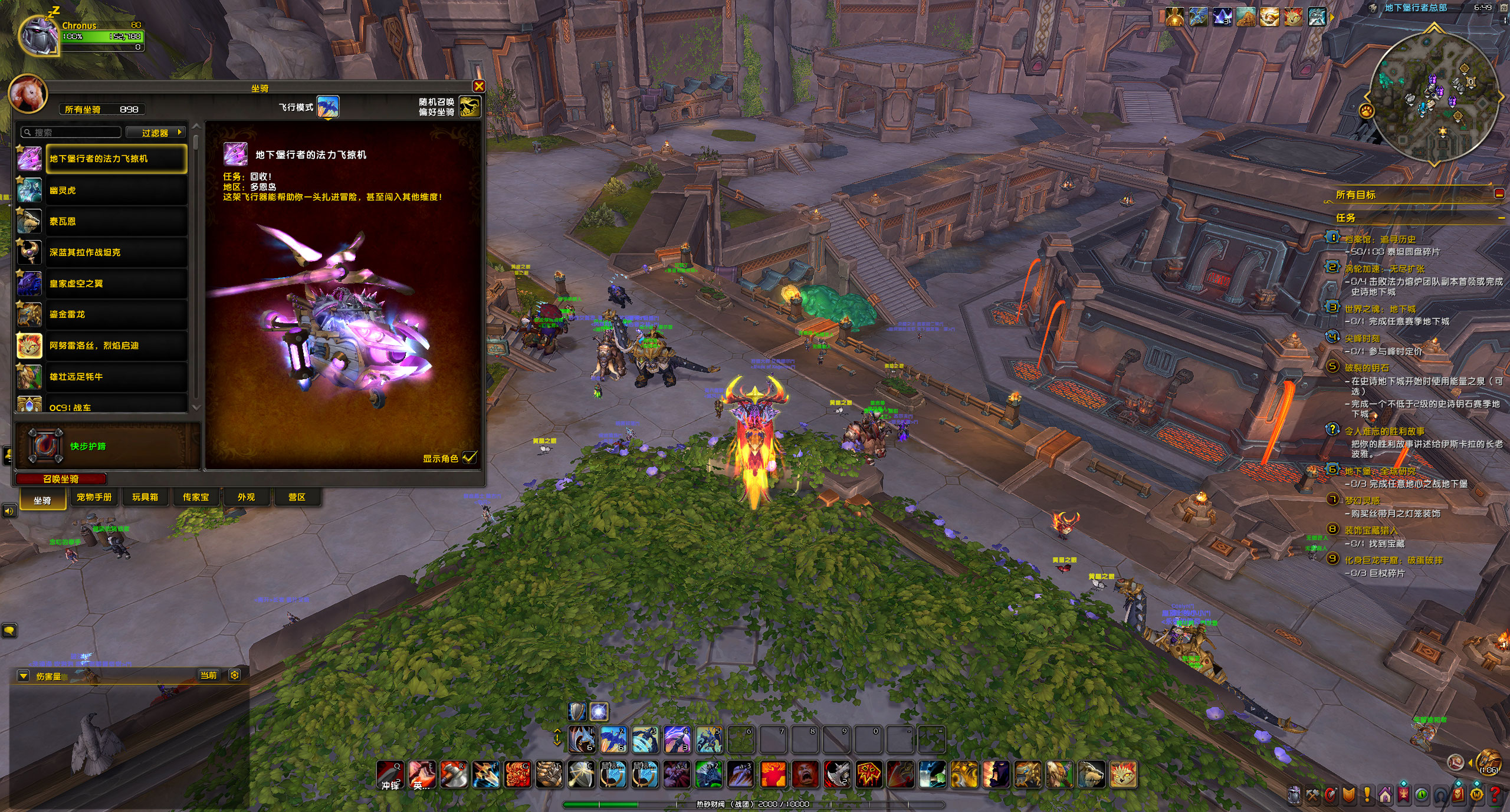Summon a random favorite mount

point(470,107)
